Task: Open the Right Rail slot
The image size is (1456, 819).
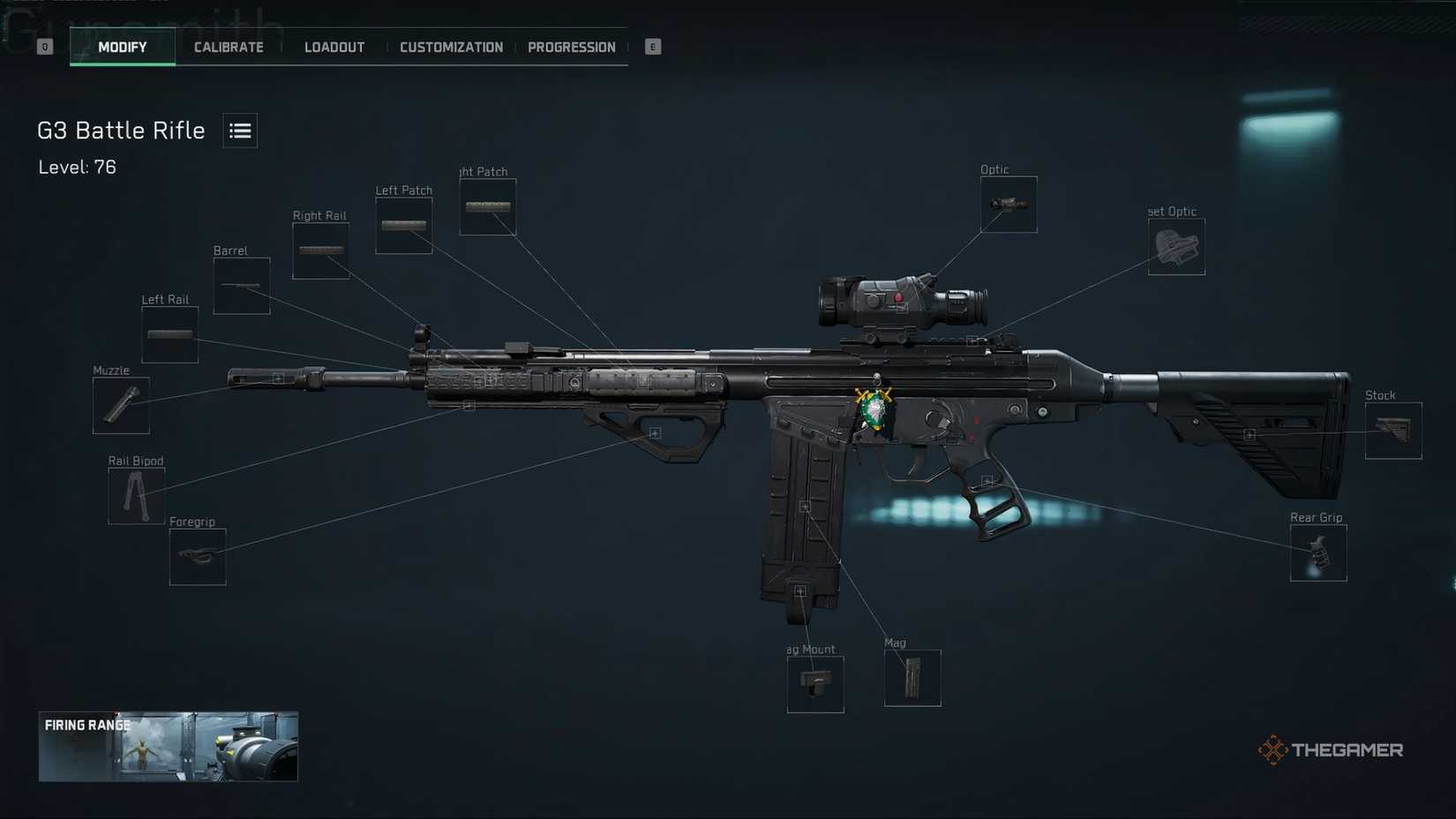Action: (x=320, y=251)
